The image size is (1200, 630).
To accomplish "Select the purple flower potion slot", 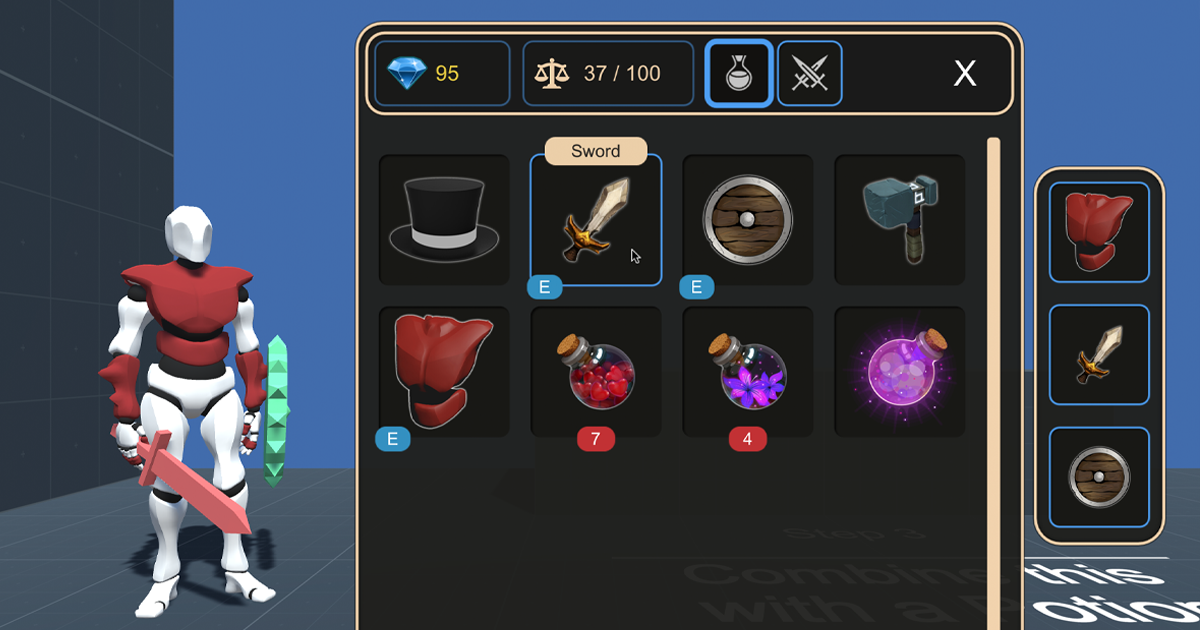I will coord(748,372).
